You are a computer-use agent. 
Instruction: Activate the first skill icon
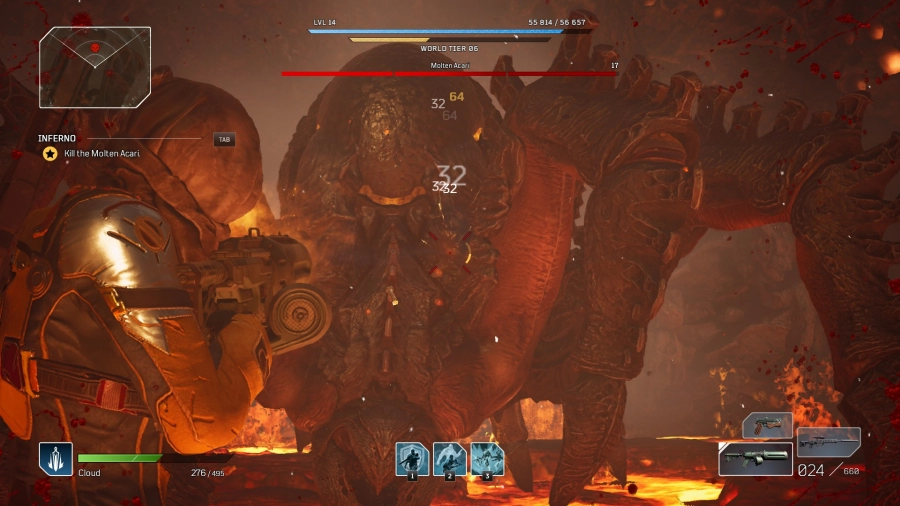[411, 459]
